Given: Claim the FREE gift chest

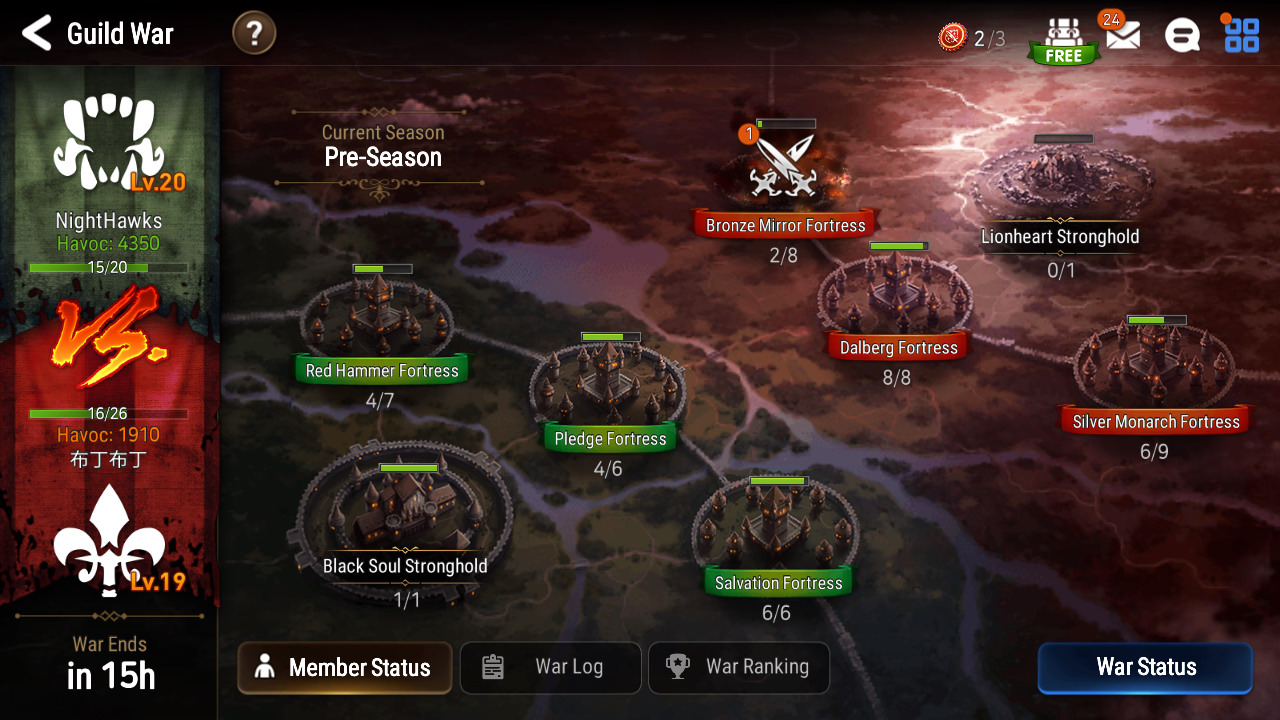Looking at the screenshot, I should click(1063, 40).
